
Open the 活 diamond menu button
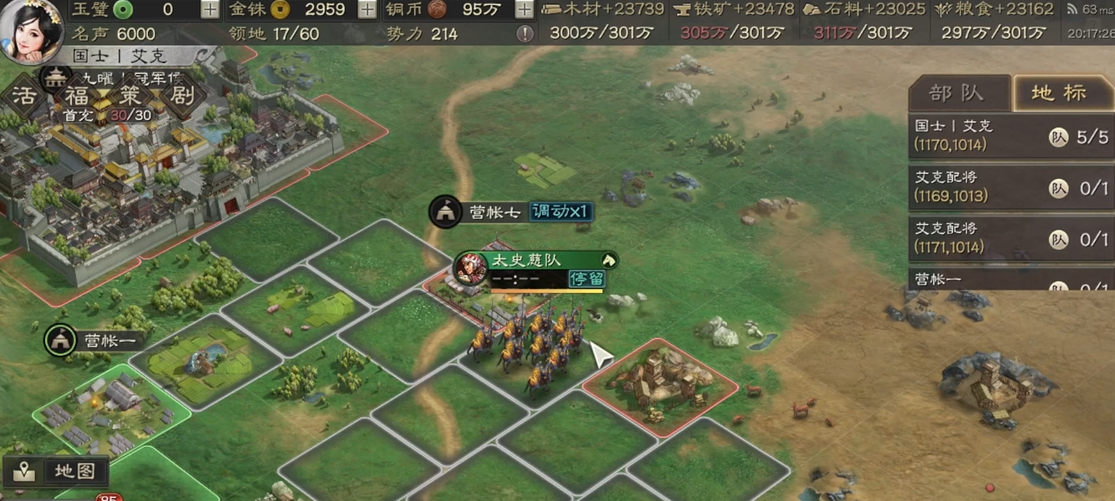(x=25, y=97)
